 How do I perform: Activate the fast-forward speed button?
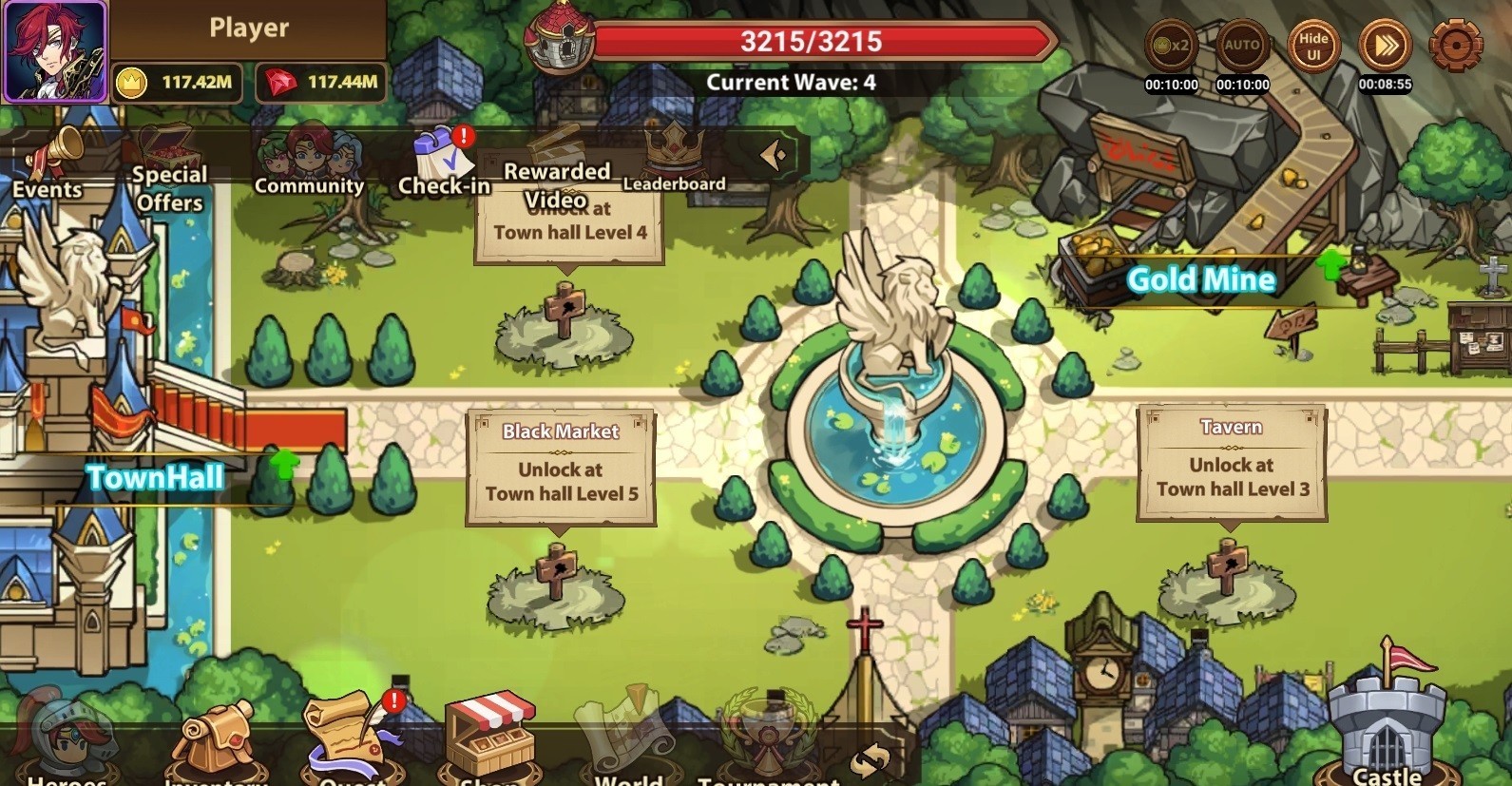1385,46
